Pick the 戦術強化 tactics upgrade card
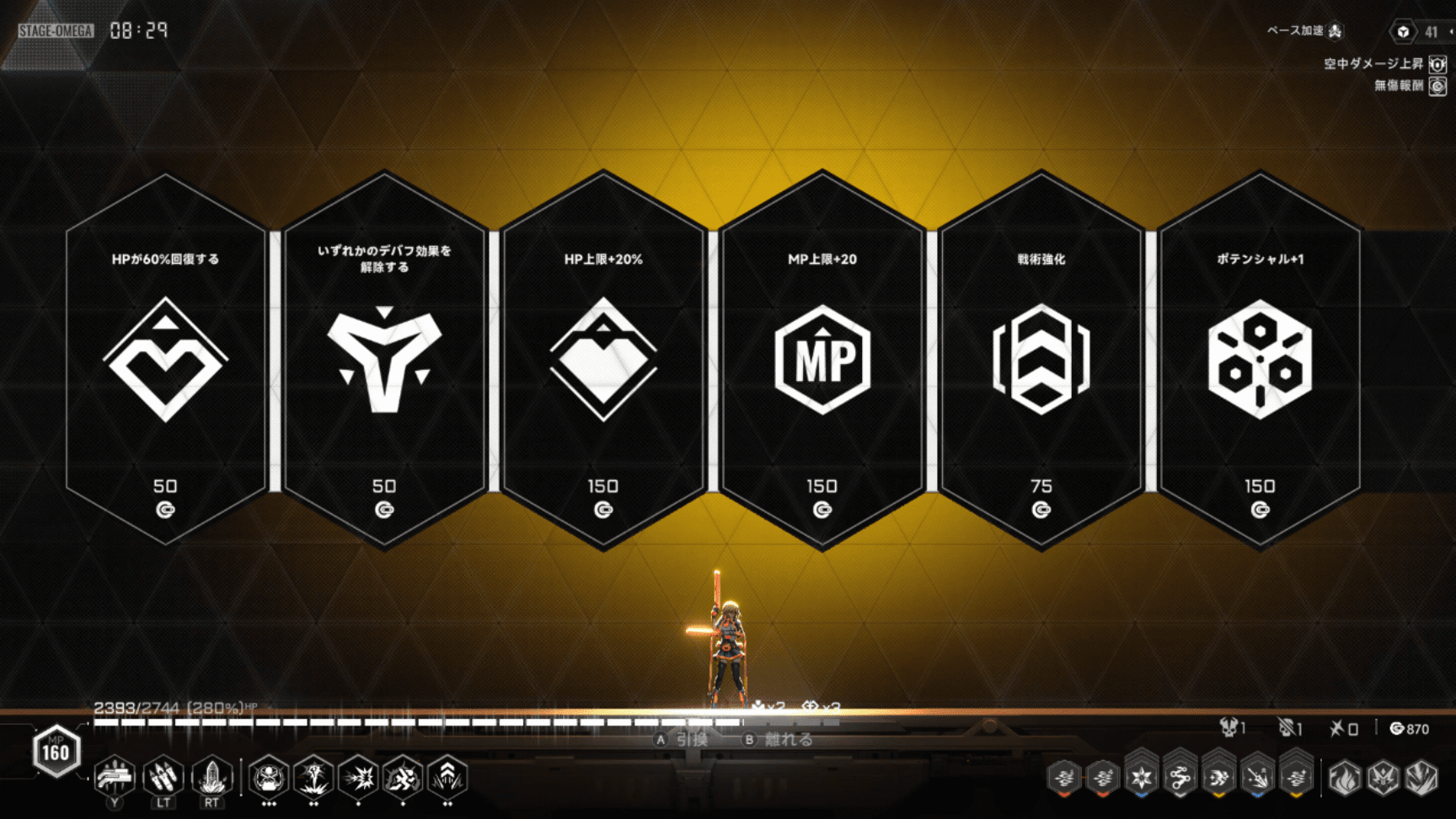Viewport: 1456px width, 819px height. pos(1041,360)
